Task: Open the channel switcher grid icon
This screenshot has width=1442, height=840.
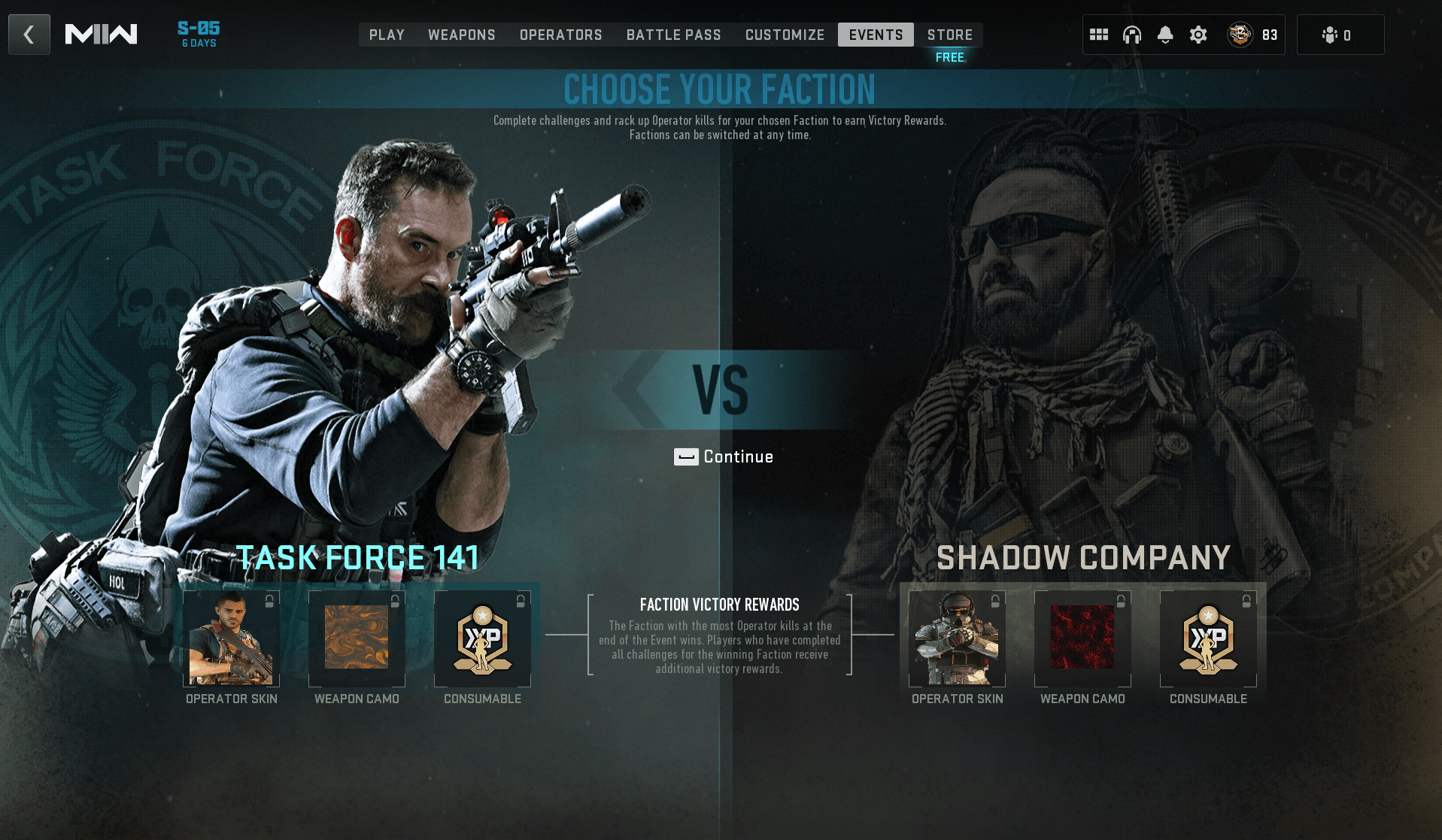Action: (x=1098, y=34)
